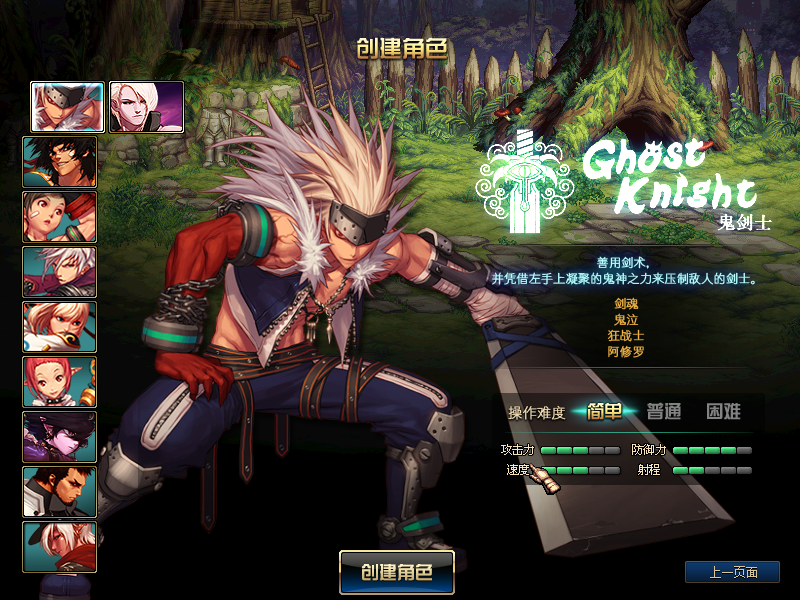
Task: Select the black-haired girl with face bandage
Action: coord(60,217)
